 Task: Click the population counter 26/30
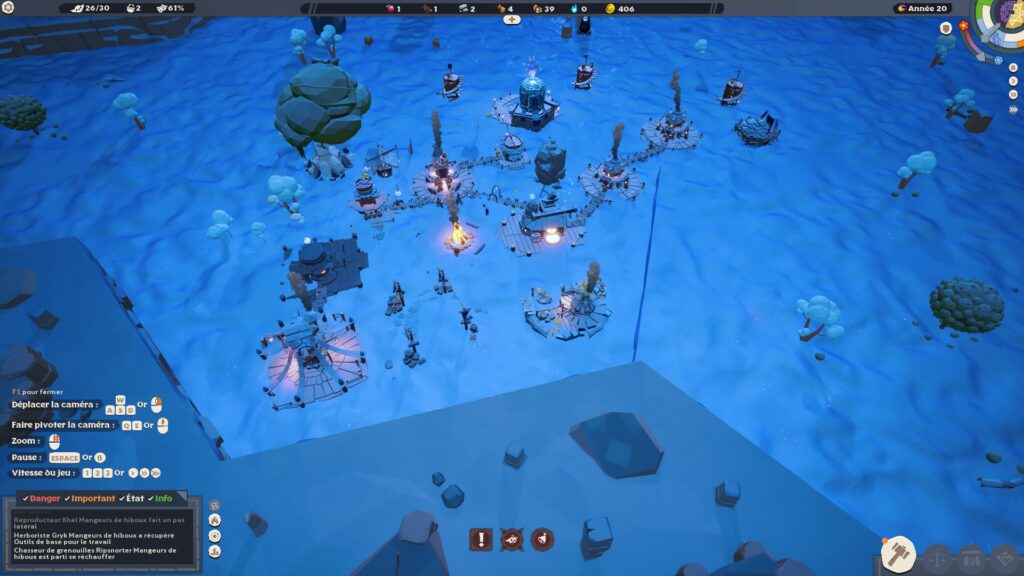click(92, 8)
